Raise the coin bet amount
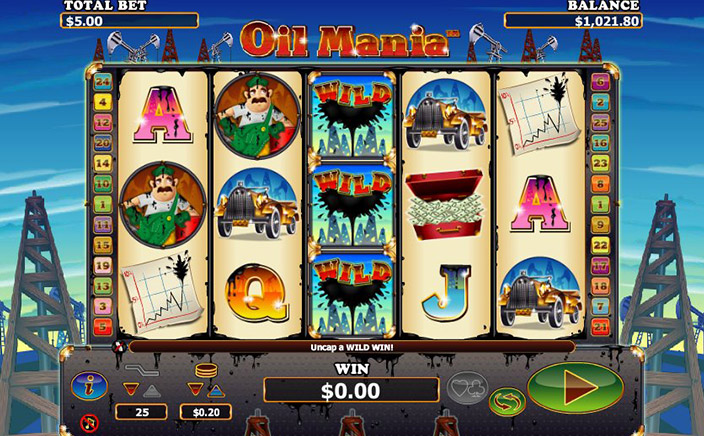The height and width of the screenshot is (436, 704). click(217, 390)
